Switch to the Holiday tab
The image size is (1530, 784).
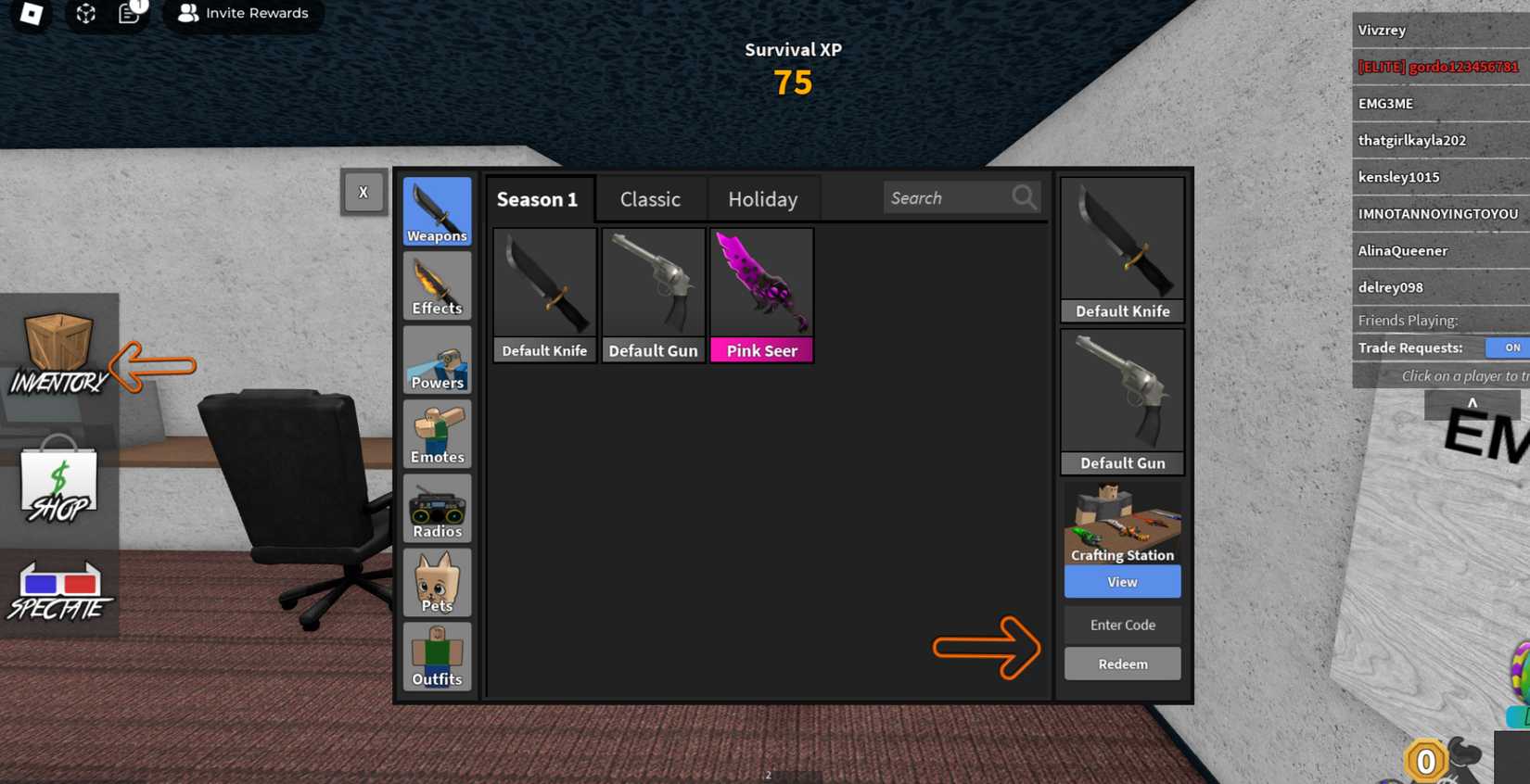pos(762,198)
